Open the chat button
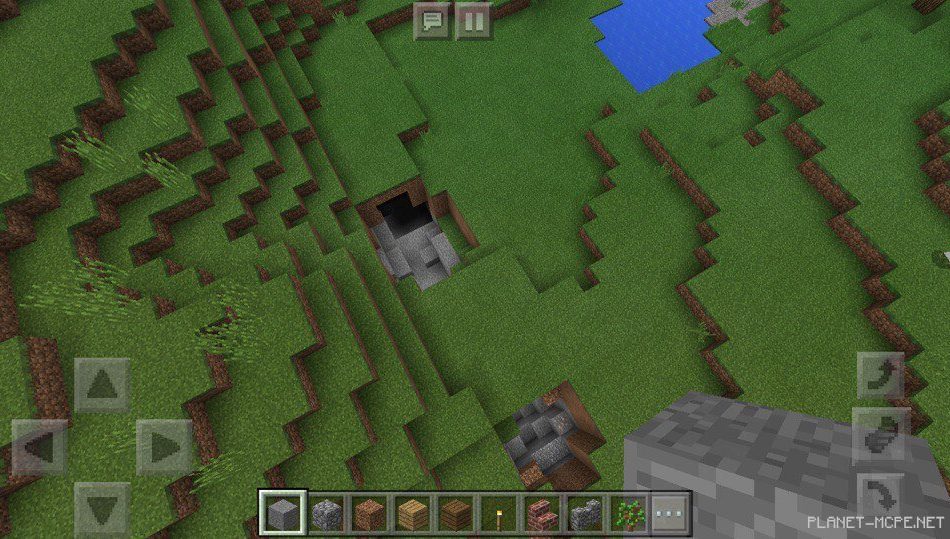950x539 pixels. pos(433,20)
